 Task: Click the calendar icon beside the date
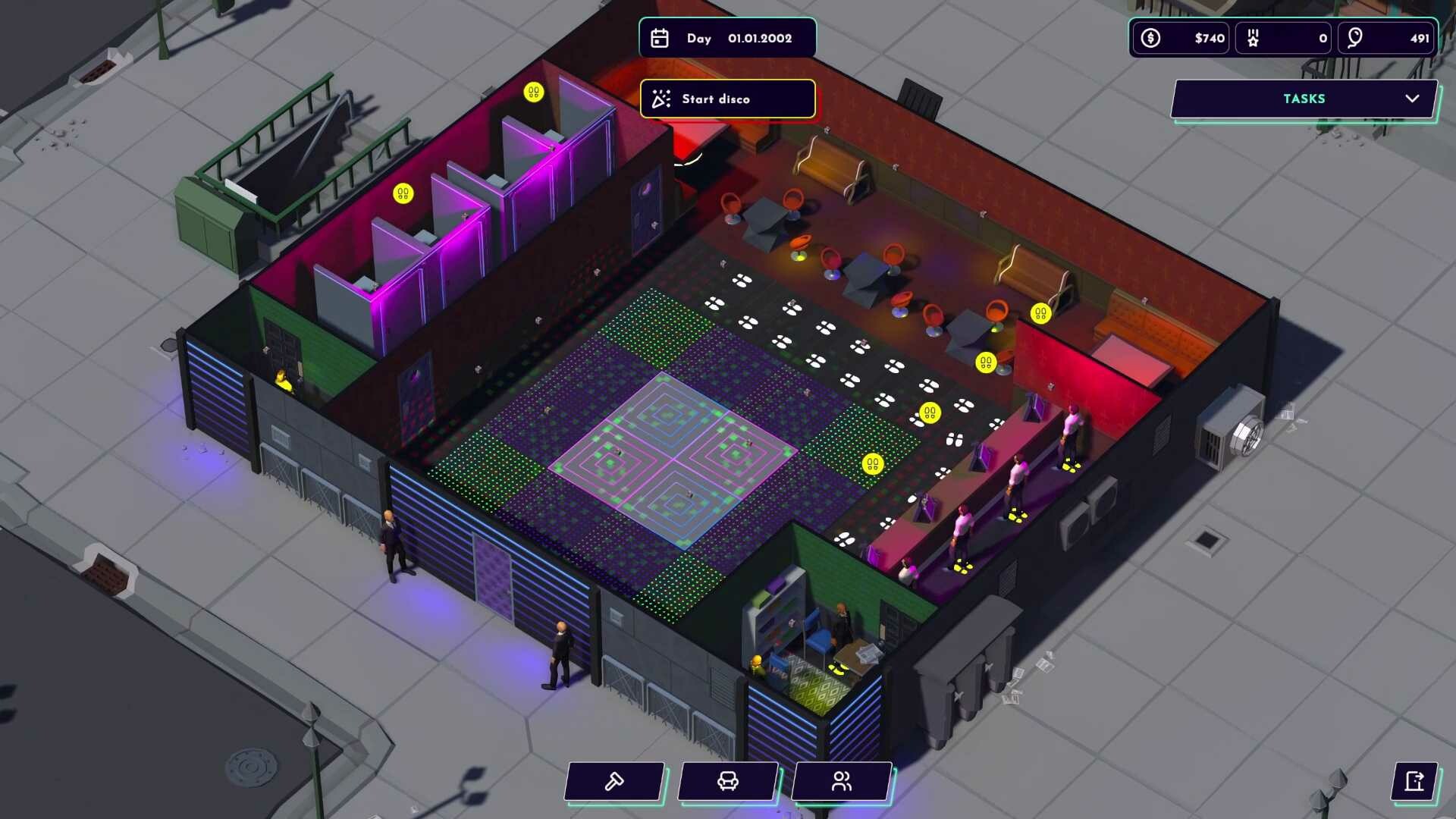click(x=661, y=37)
